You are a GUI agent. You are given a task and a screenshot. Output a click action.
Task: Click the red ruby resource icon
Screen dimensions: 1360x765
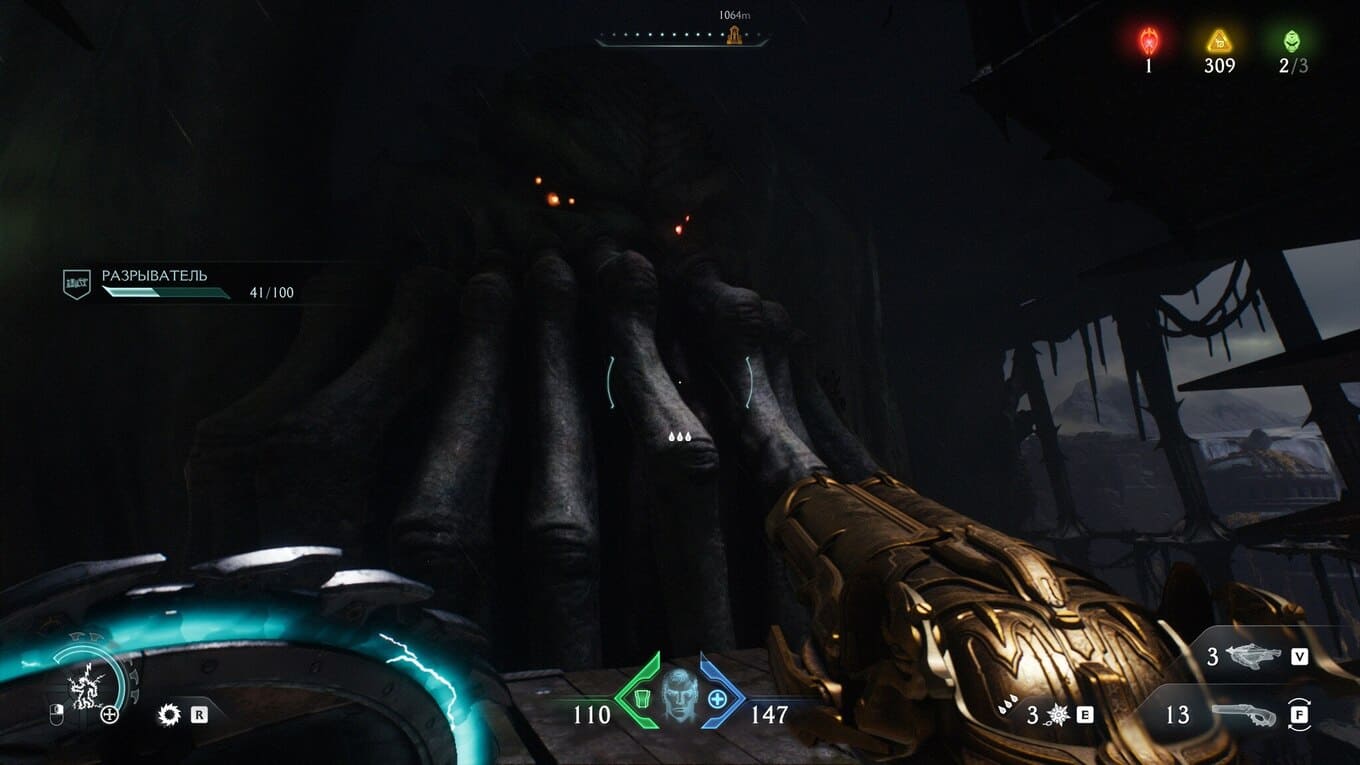click(1149, 41)
